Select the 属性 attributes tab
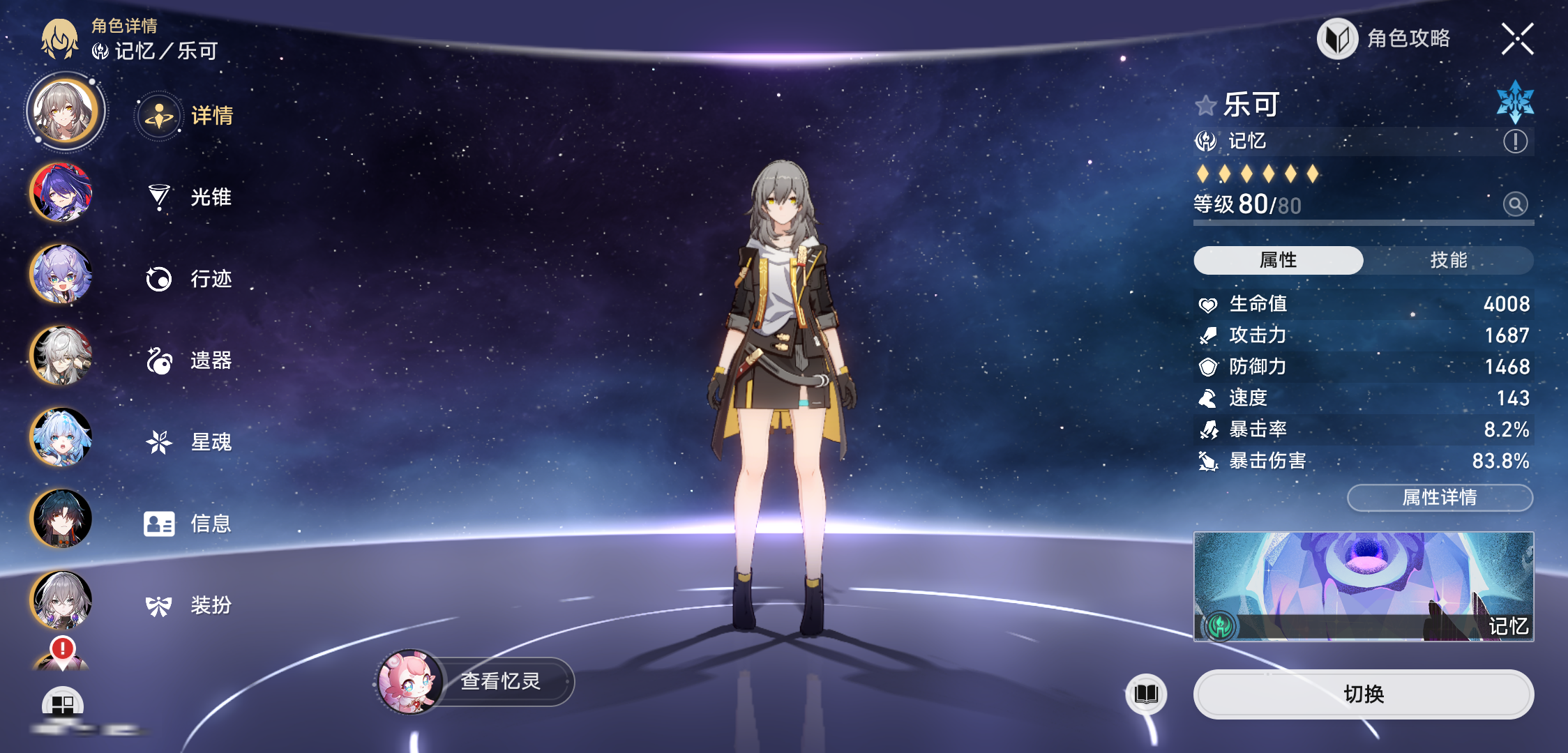 [1278, 260]
